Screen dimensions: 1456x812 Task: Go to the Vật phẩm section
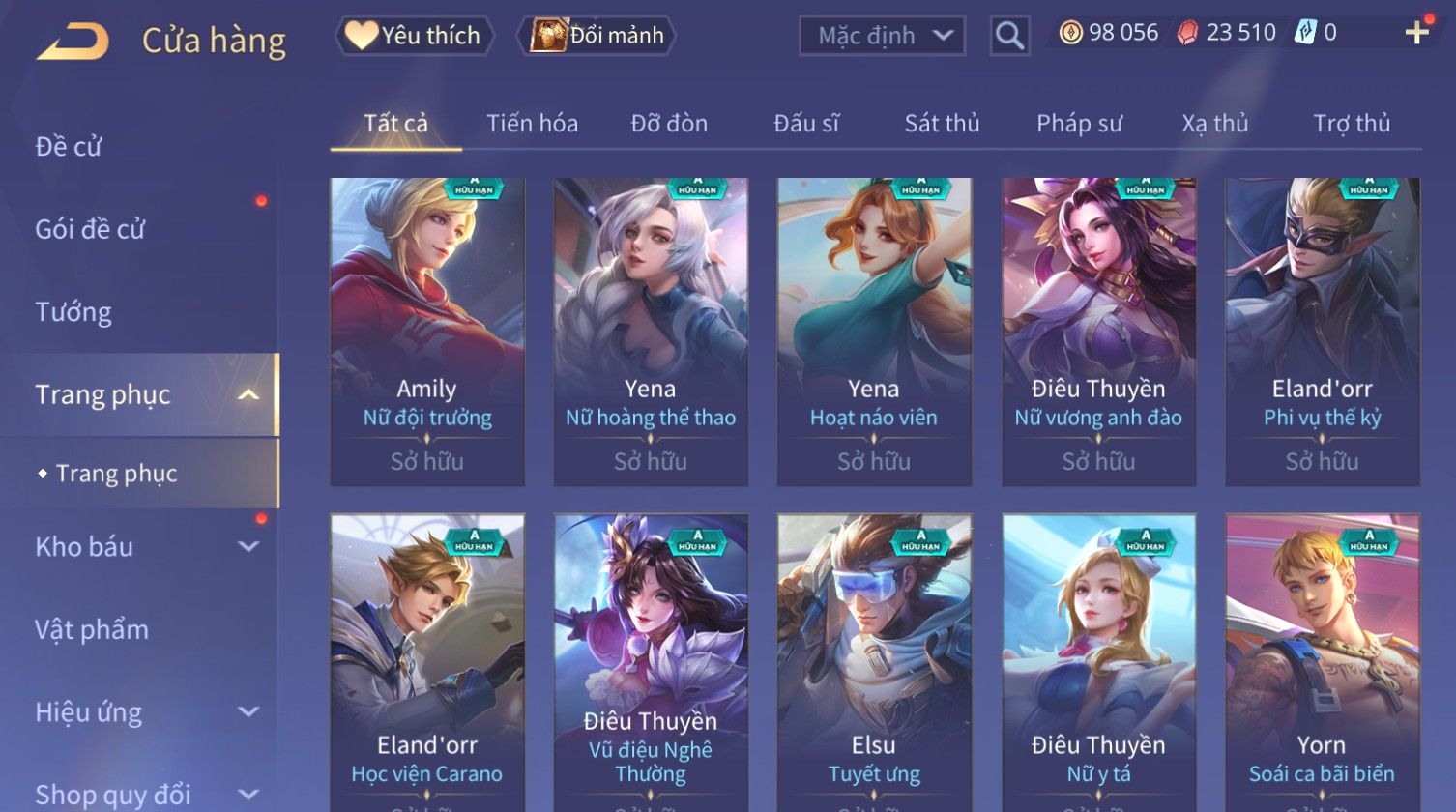pos(92,630)
